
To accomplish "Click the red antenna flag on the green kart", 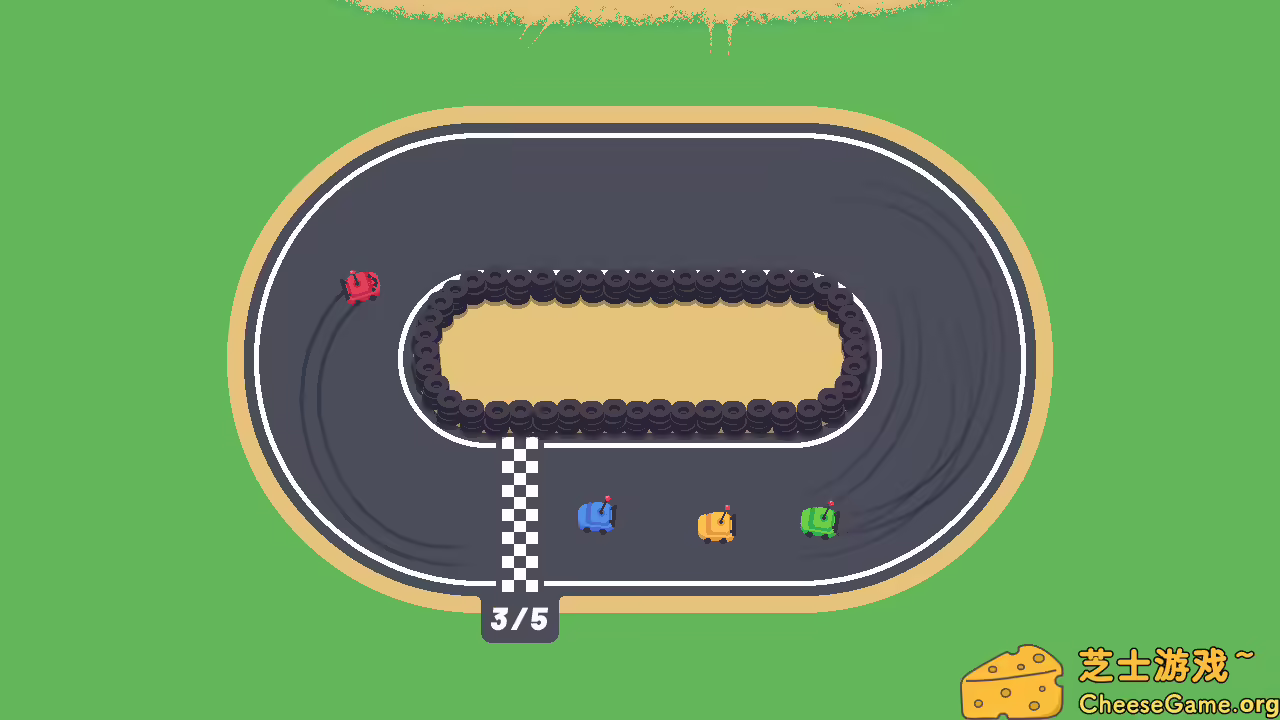I will click(x=831, y=504).
